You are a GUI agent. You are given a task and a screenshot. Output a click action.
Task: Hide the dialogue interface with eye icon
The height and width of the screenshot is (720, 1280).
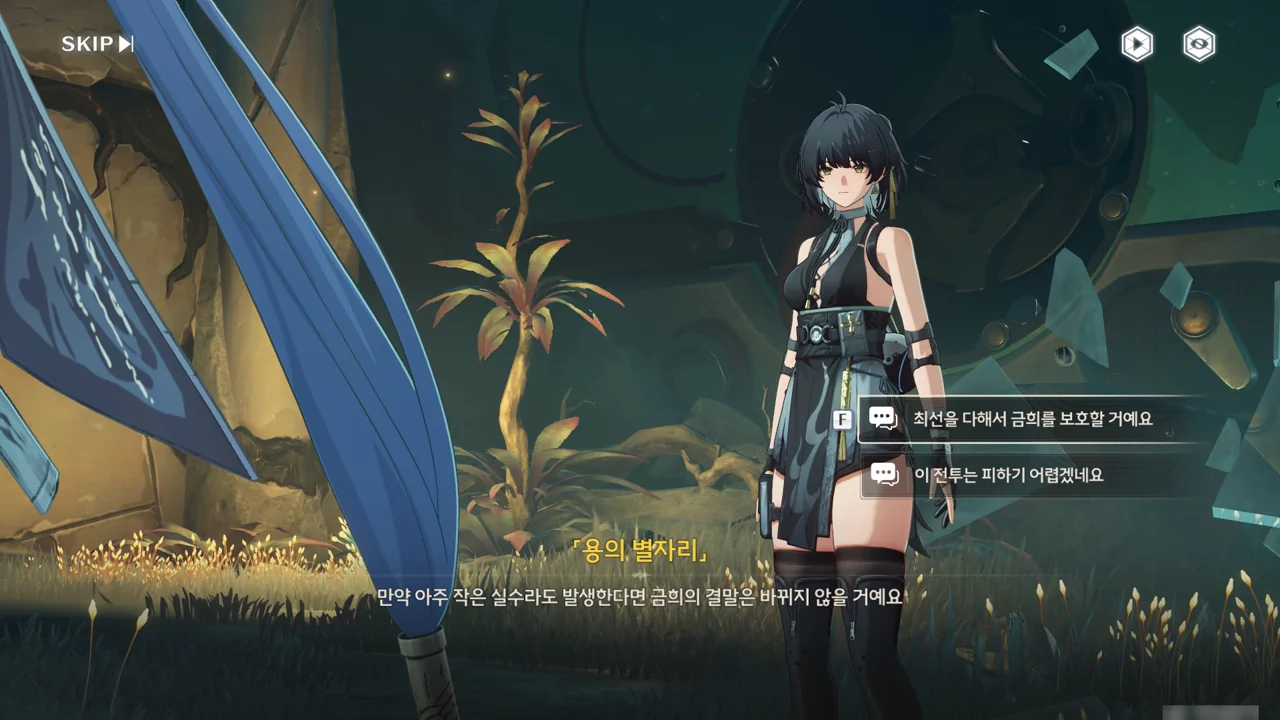1199,44
